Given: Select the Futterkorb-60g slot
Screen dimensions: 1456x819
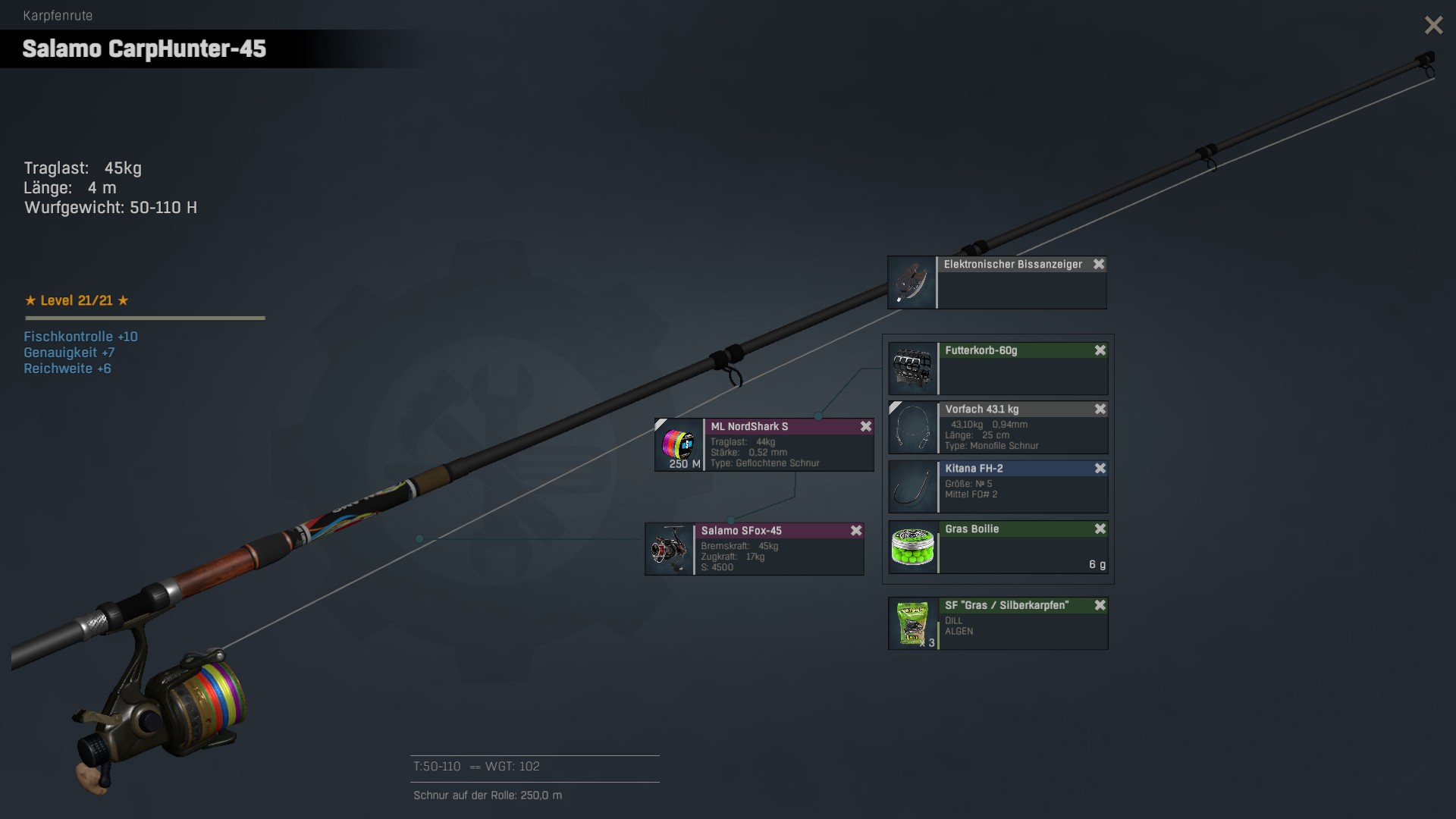Looking at the screenshot, I should pos(912,369).
